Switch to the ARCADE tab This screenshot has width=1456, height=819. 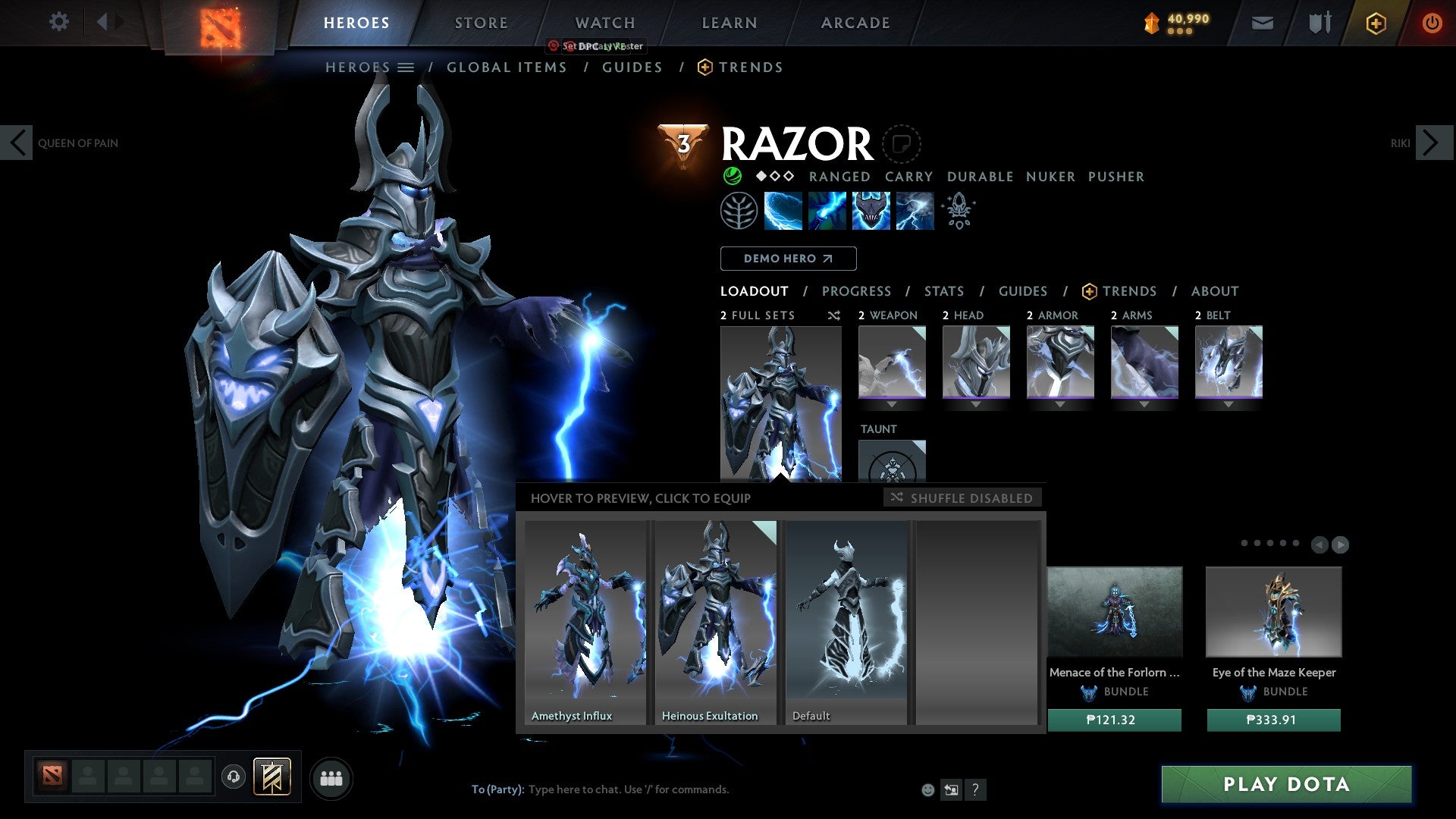[855, 22]
